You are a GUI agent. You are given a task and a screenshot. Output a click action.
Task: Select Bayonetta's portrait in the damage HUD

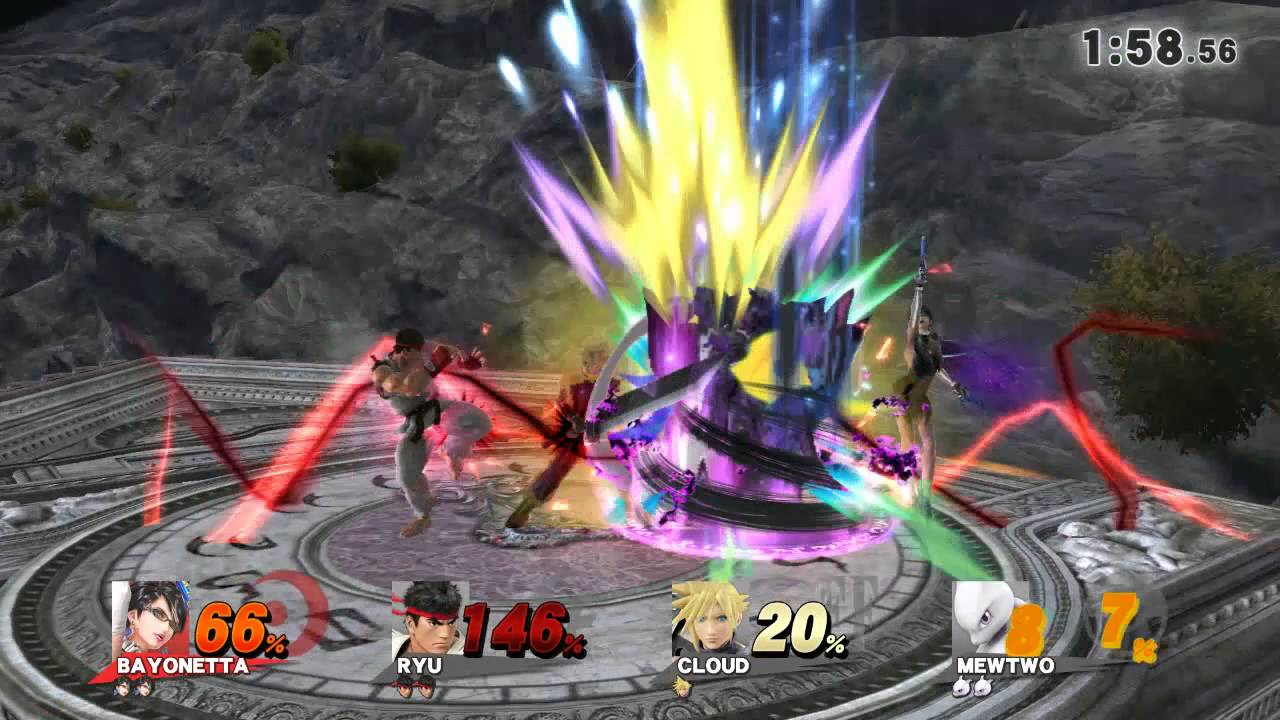click(150, 618)
